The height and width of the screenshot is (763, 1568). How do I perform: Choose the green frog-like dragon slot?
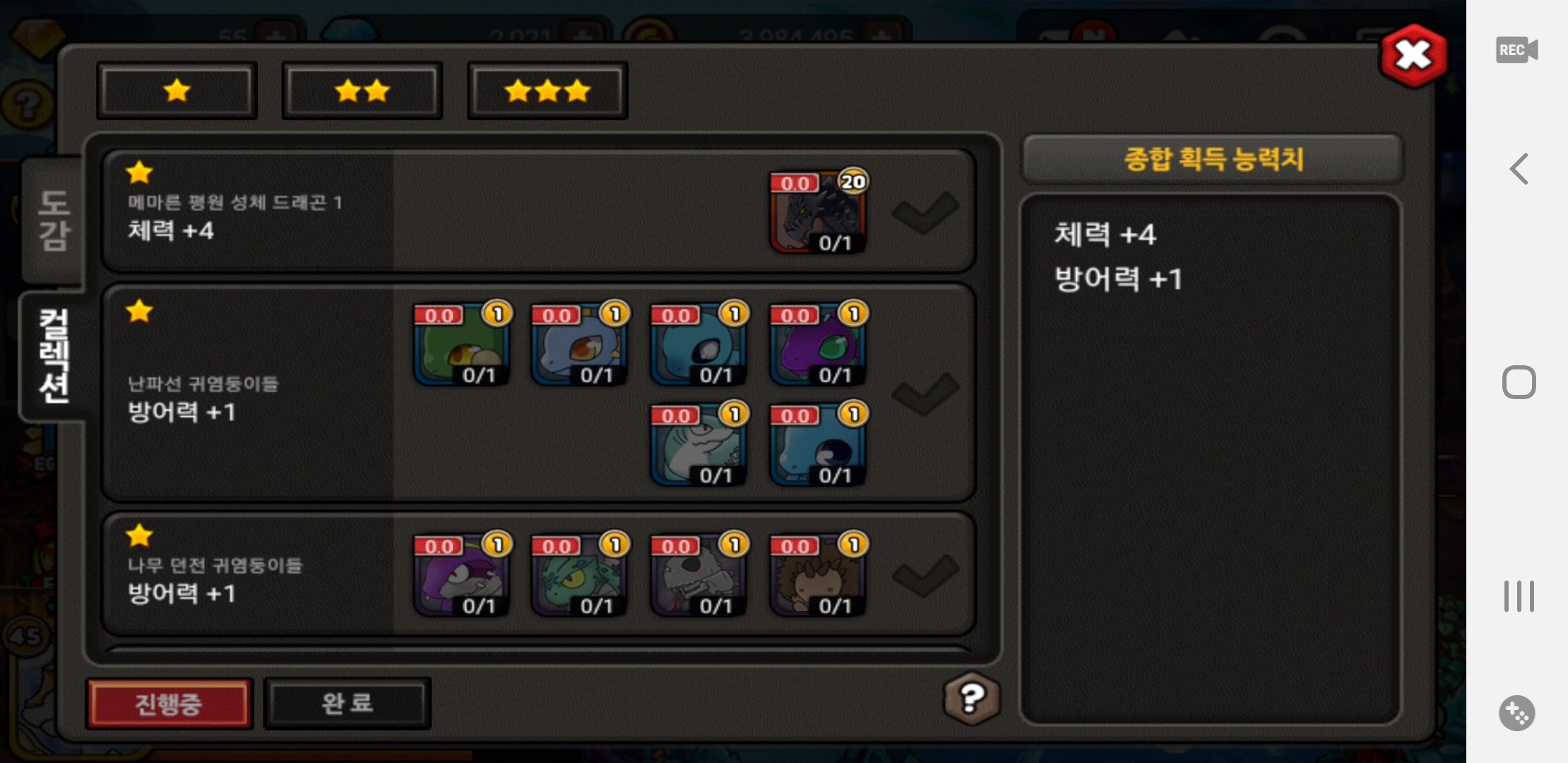coord(579,575)
